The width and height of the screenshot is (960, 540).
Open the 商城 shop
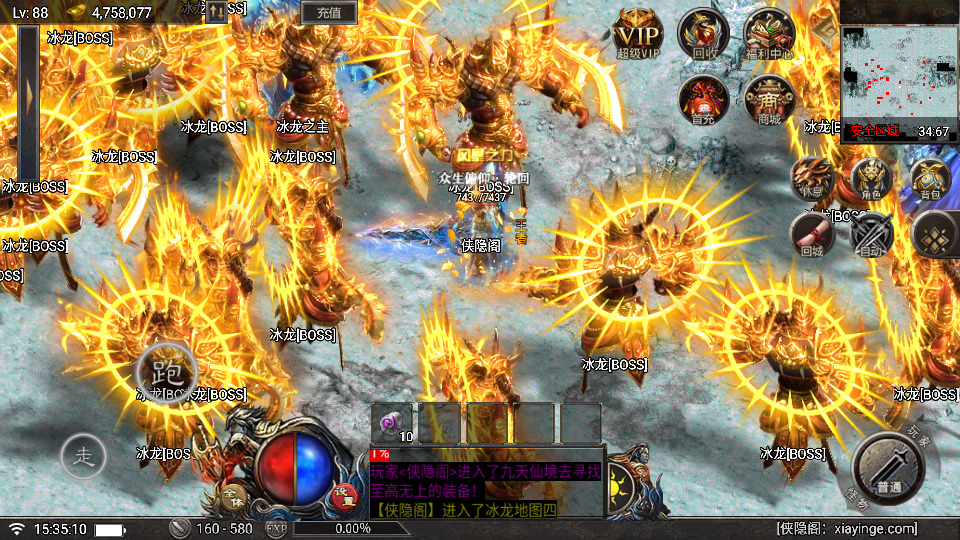[x=769, y=98]
